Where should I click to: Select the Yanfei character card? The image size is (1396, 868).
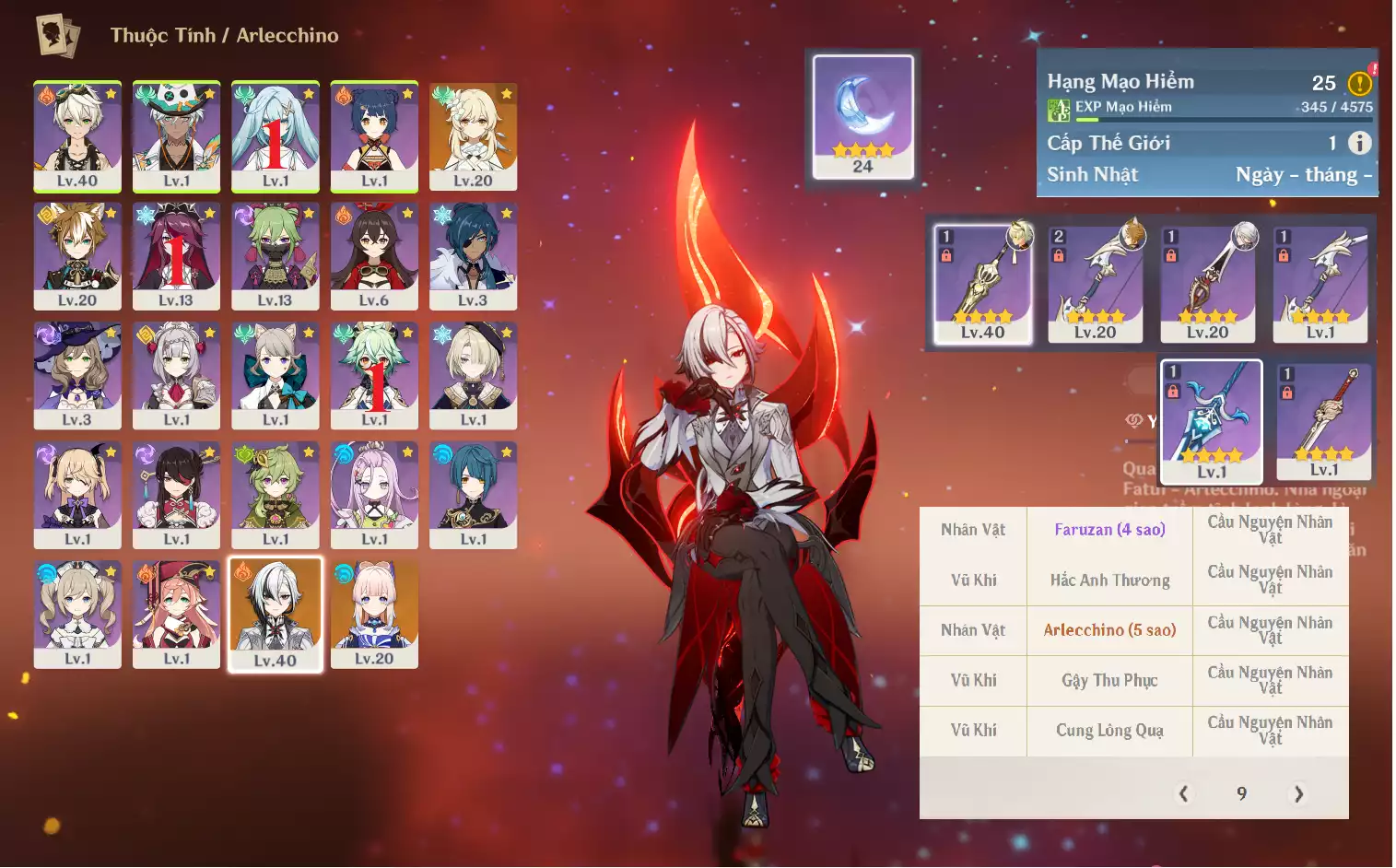176,615
